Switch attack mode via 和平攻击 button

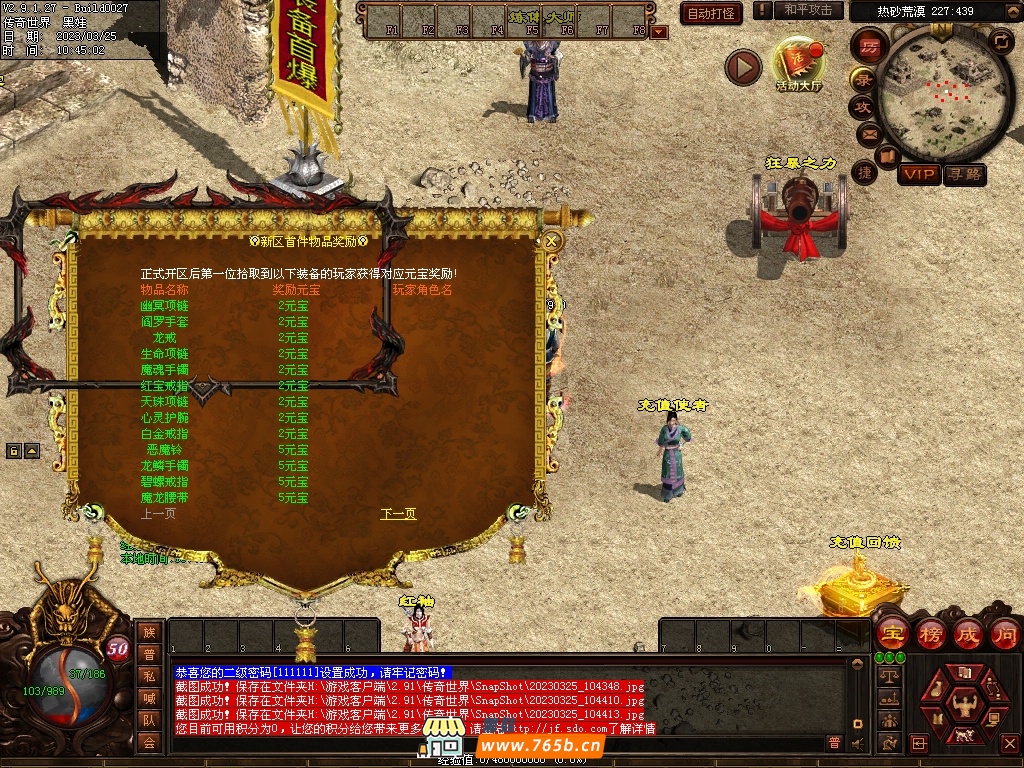pos(808,10)
